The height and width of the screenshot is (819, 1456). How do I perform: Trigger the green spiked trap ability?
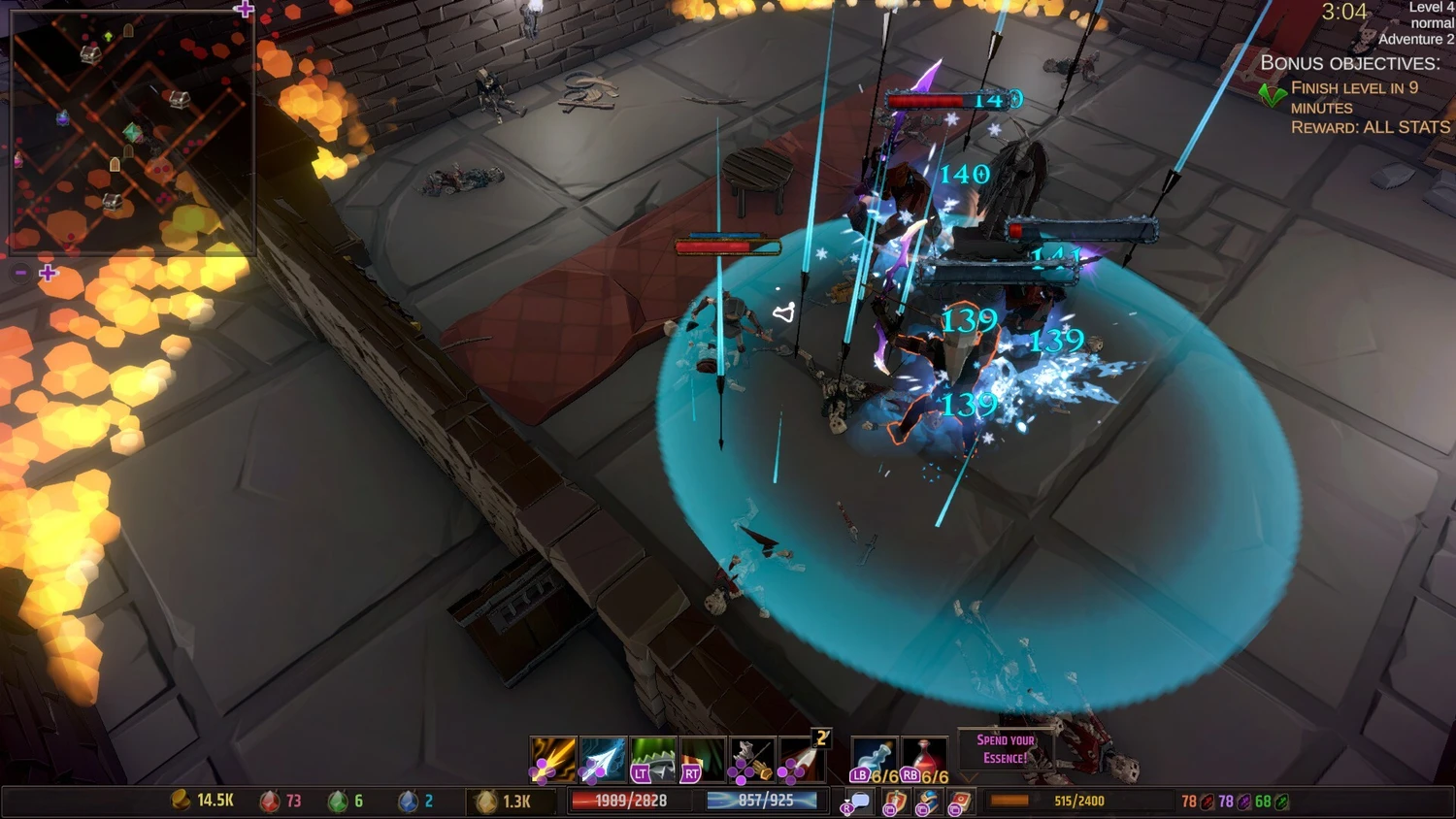click(x=652, y=759)
